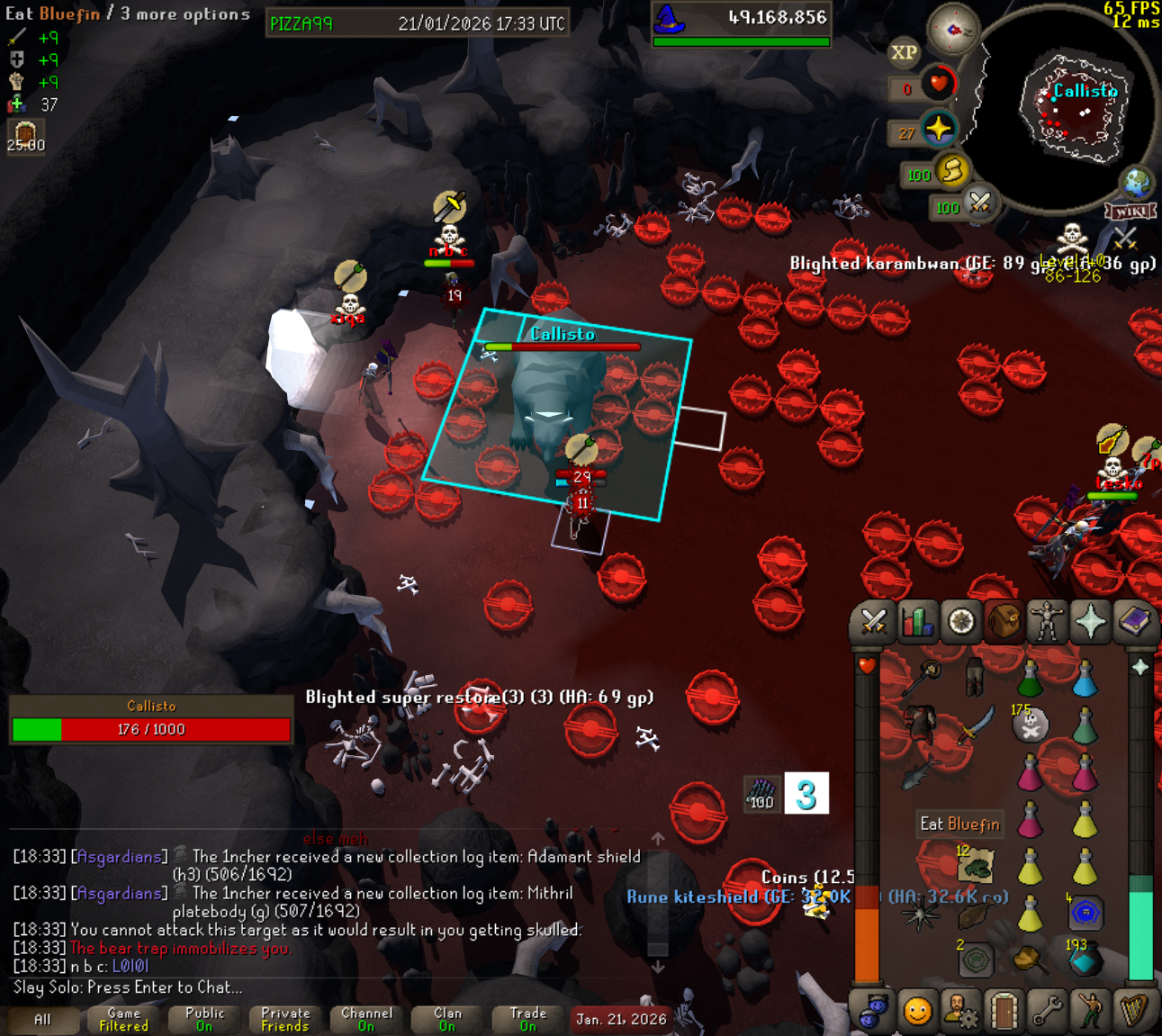1162x1036 pixels.
Task: Open the Logout door tab
Action: pyautogui.click(x=1004, y=1012)
